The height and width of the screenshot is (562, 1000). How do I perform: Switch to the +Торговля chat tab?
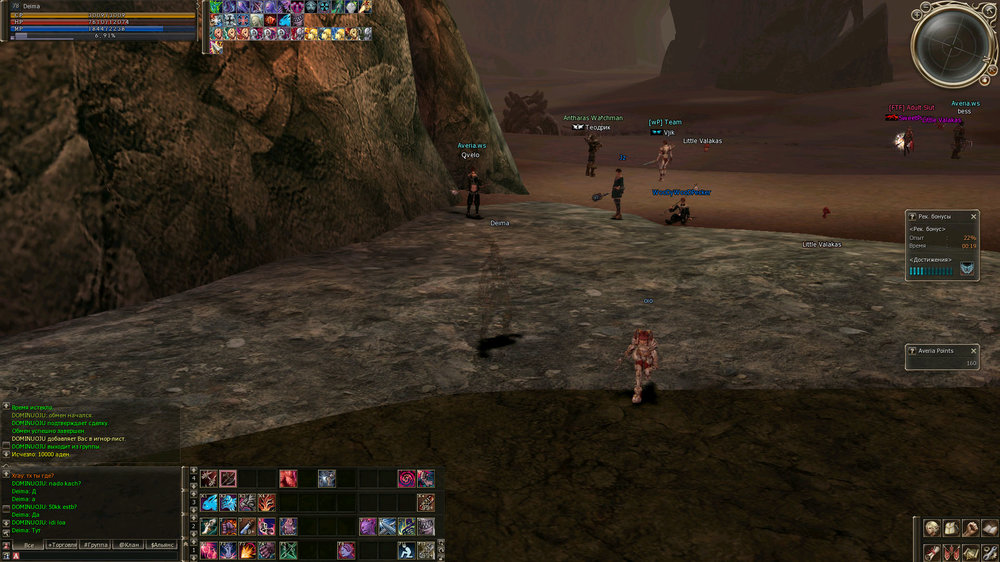click(x=59, y=545)
